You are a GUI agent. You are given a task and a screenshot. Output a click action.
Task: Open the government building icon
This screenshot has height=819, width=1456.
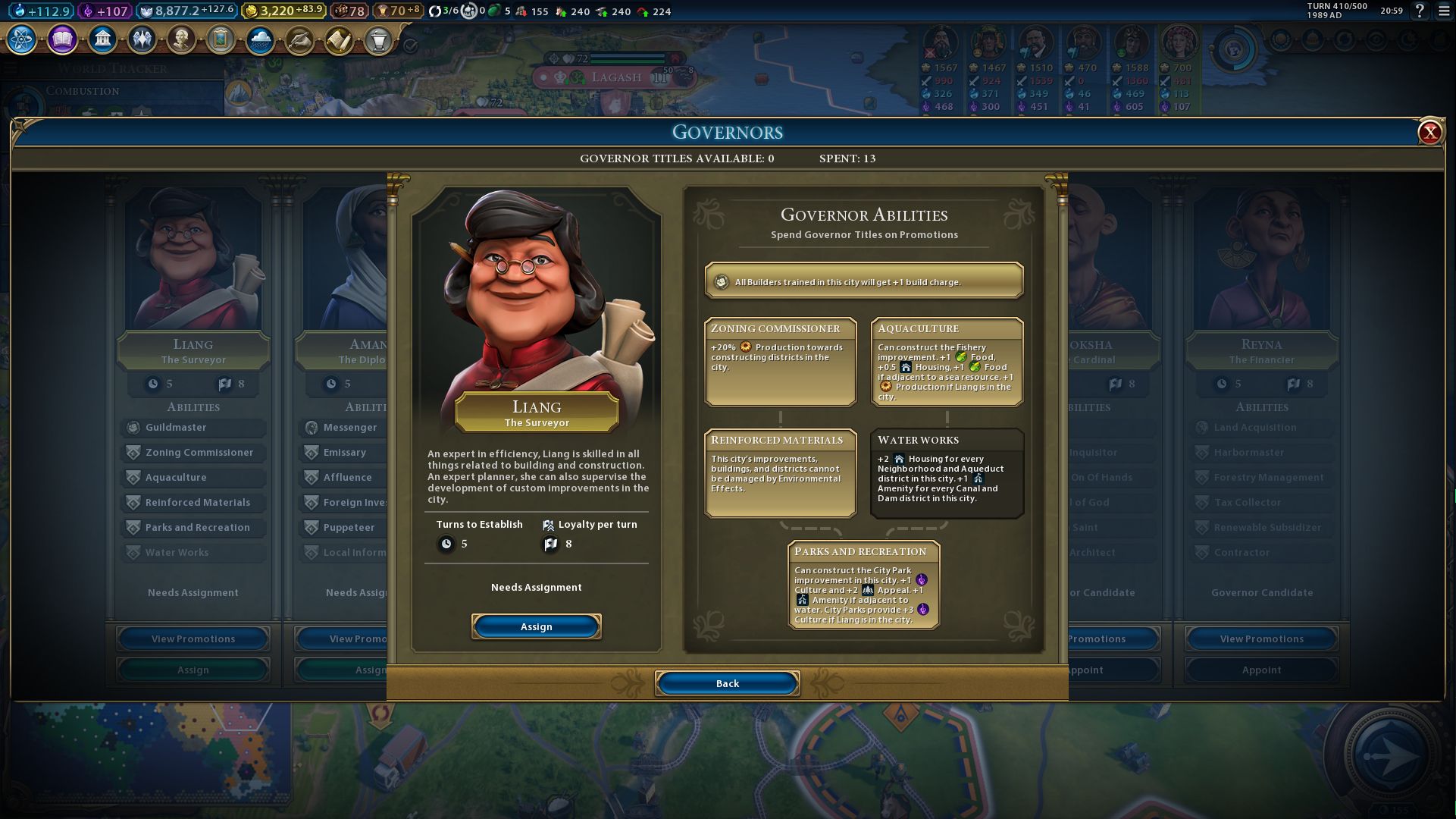(x=102, y=39)
